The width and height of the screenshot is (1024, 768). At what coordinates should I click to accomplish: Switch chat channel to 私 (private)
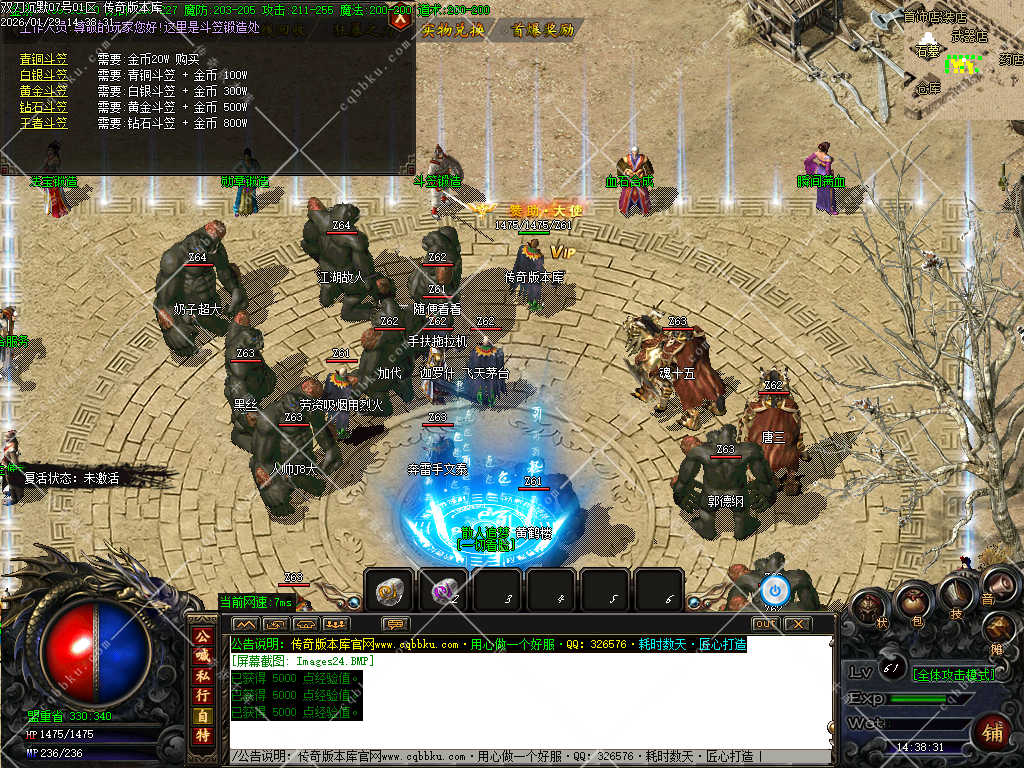202,676
